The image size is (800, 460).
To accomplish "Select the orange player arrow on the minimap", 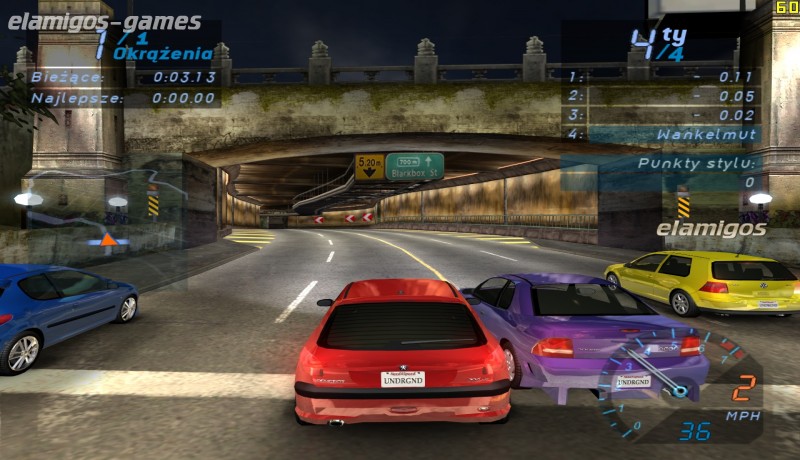I will point(108,239).
